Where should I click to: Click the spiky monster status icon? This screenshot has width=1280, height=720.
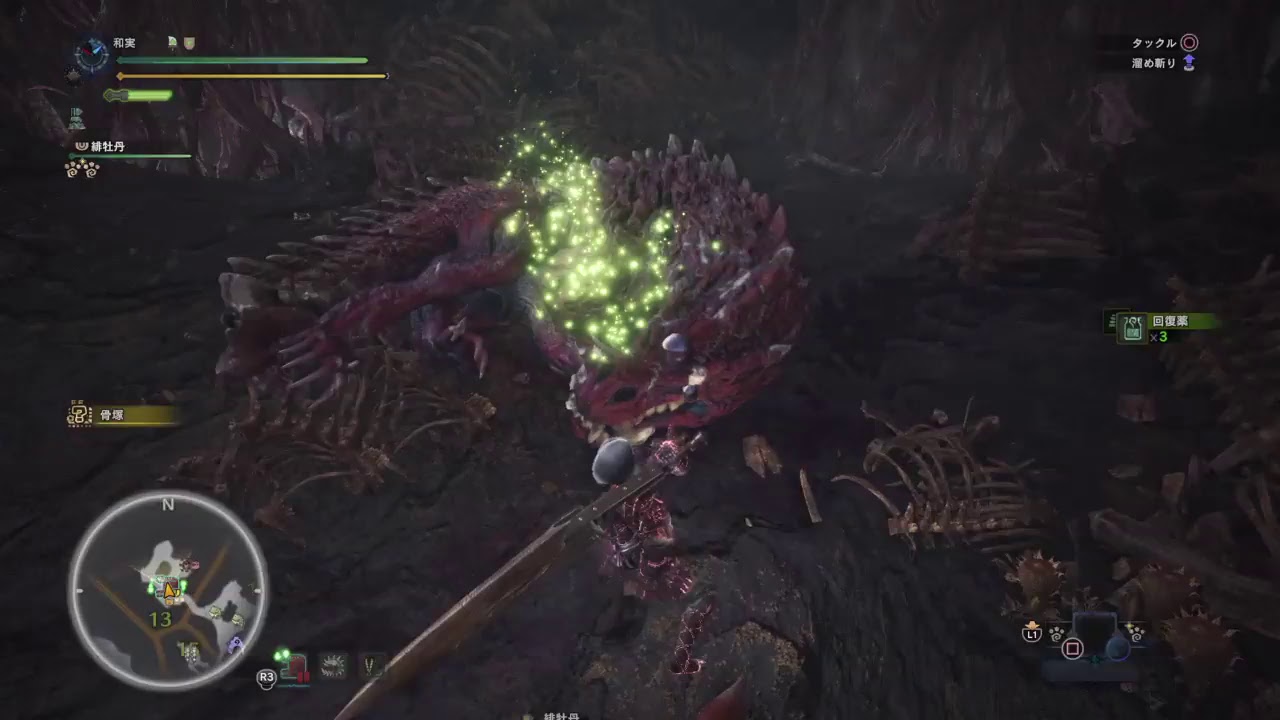click(x=333, y=665)
